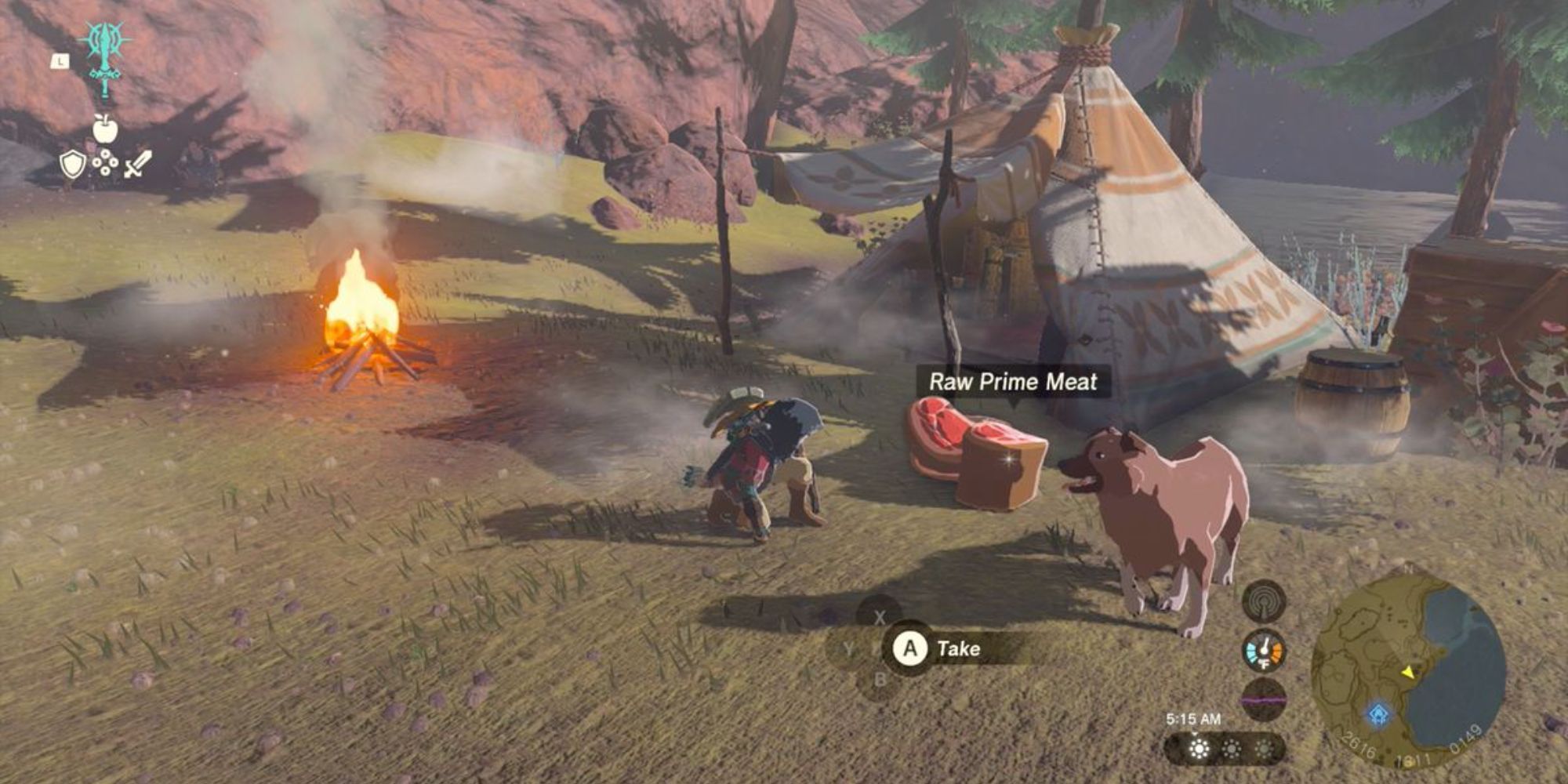Click the weather forecast sun panel
This screenshot has height=784, width=1568.
[1224, 749]
